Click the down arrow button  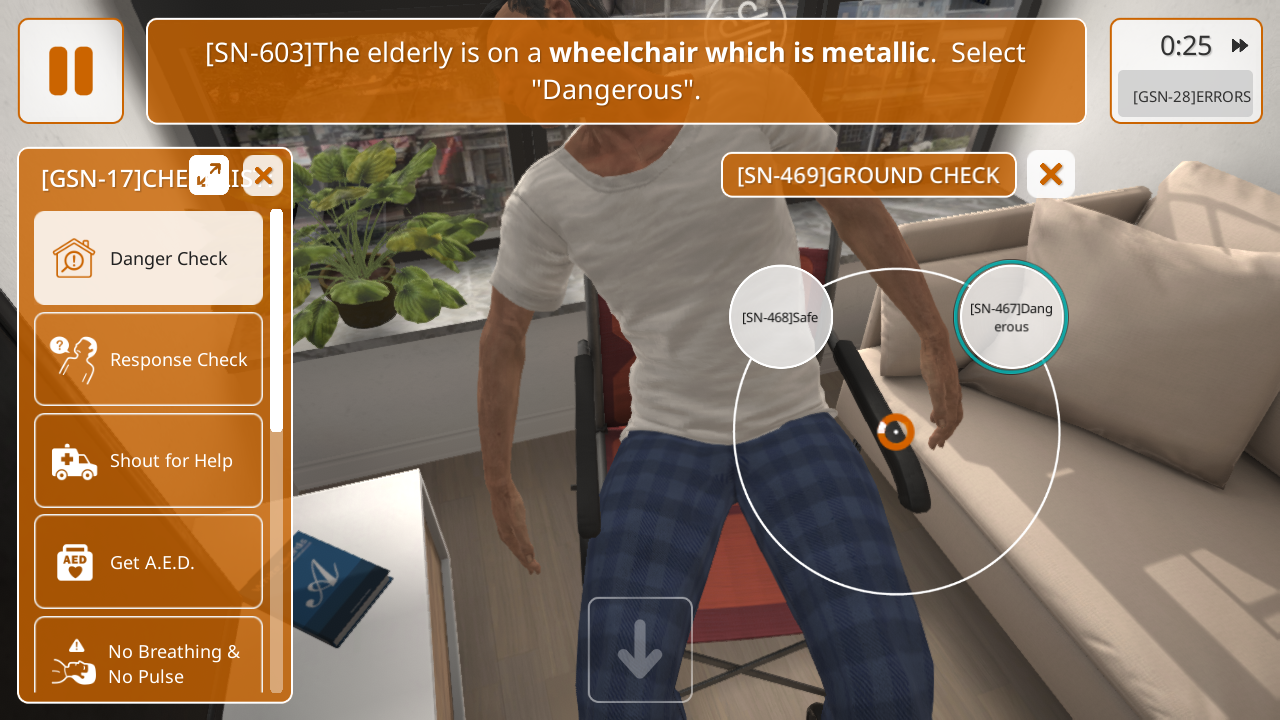(640, 649)
